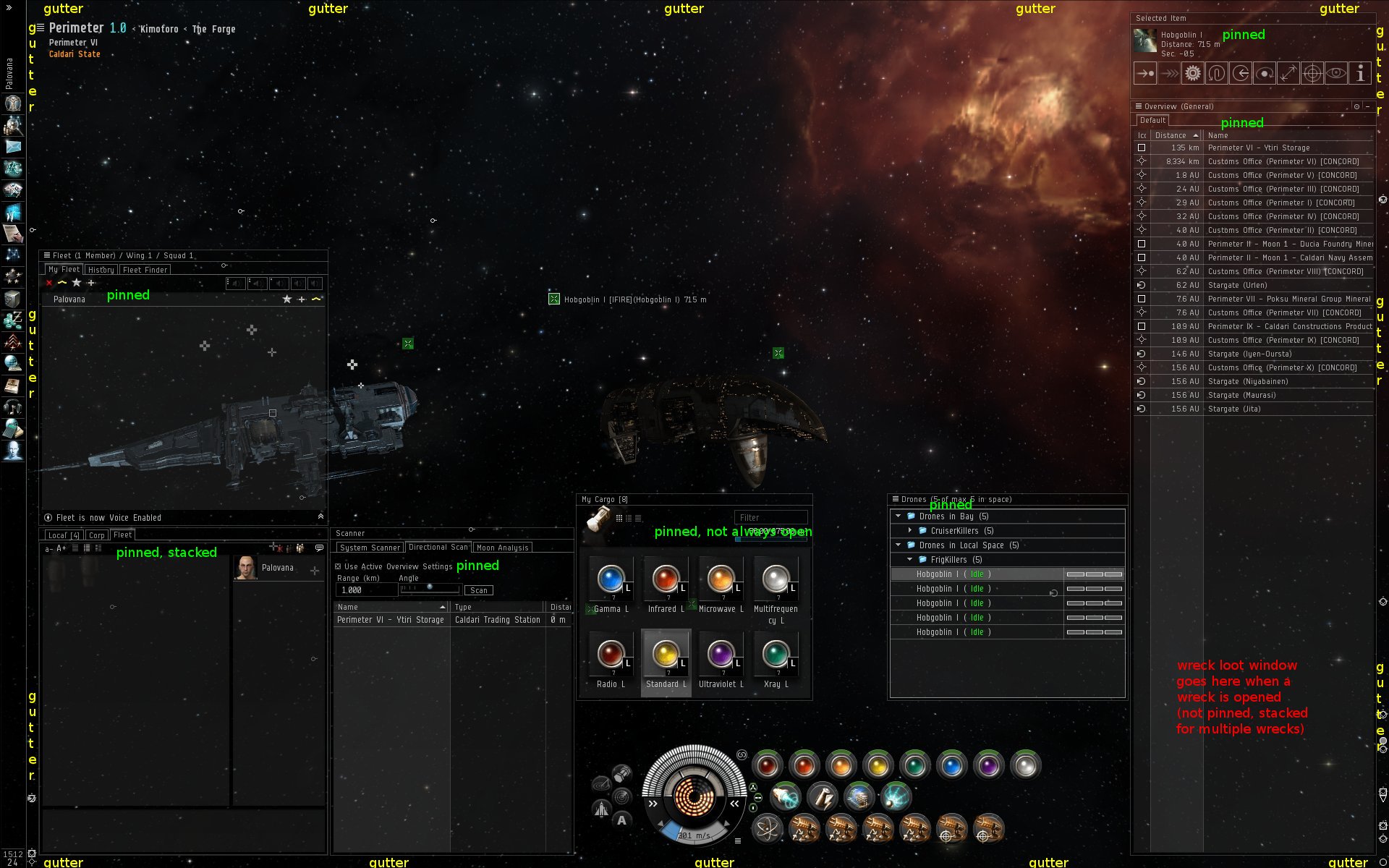1389x868 pixels.
Task: Open the Moon Analysis tab
Action: pyautogui.click(x=503, y=548)
